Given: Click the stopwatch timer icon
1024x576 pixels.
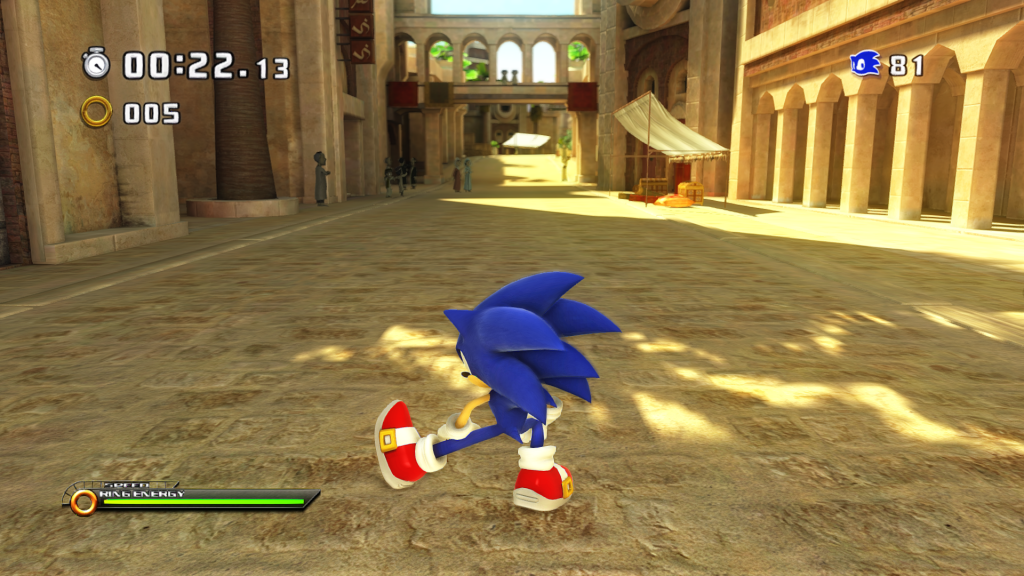Looking at the screenshot, I should (x=96, y=64).
